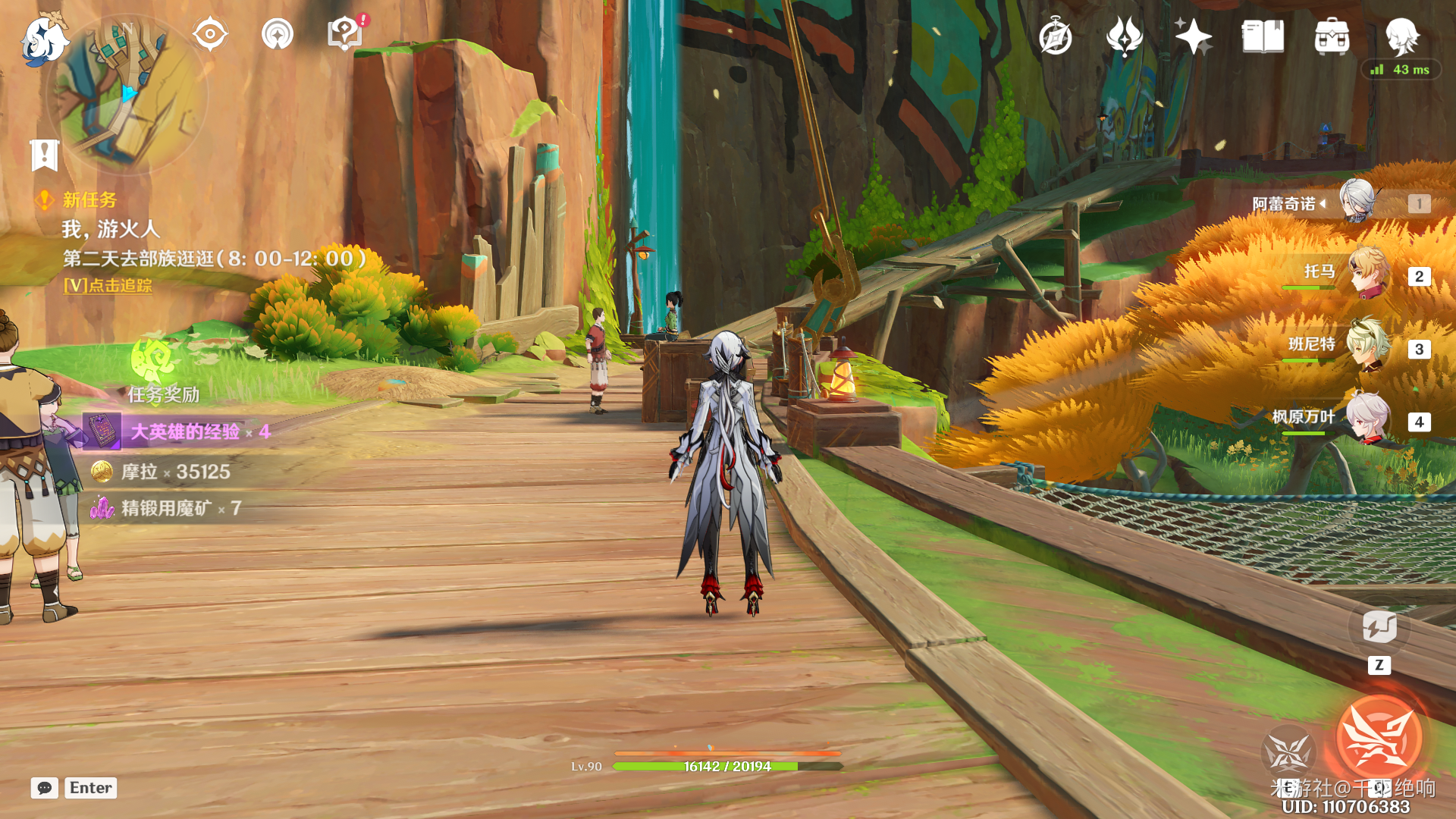Open the open-book archive icon
Screen dimensions: 1456x819
click(1263, 36)
